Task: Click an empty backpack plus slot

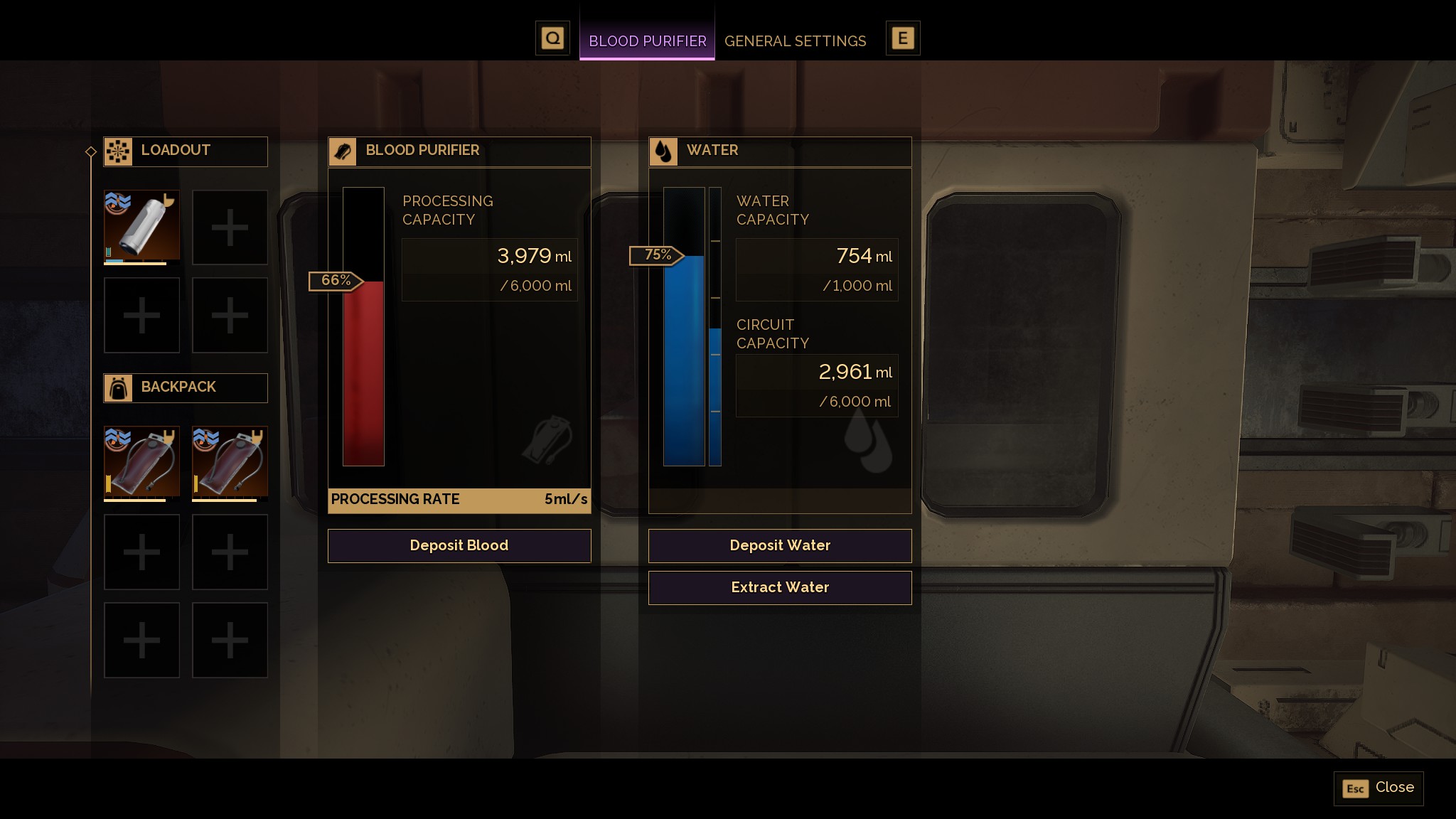Action: [x=141, y=552]
